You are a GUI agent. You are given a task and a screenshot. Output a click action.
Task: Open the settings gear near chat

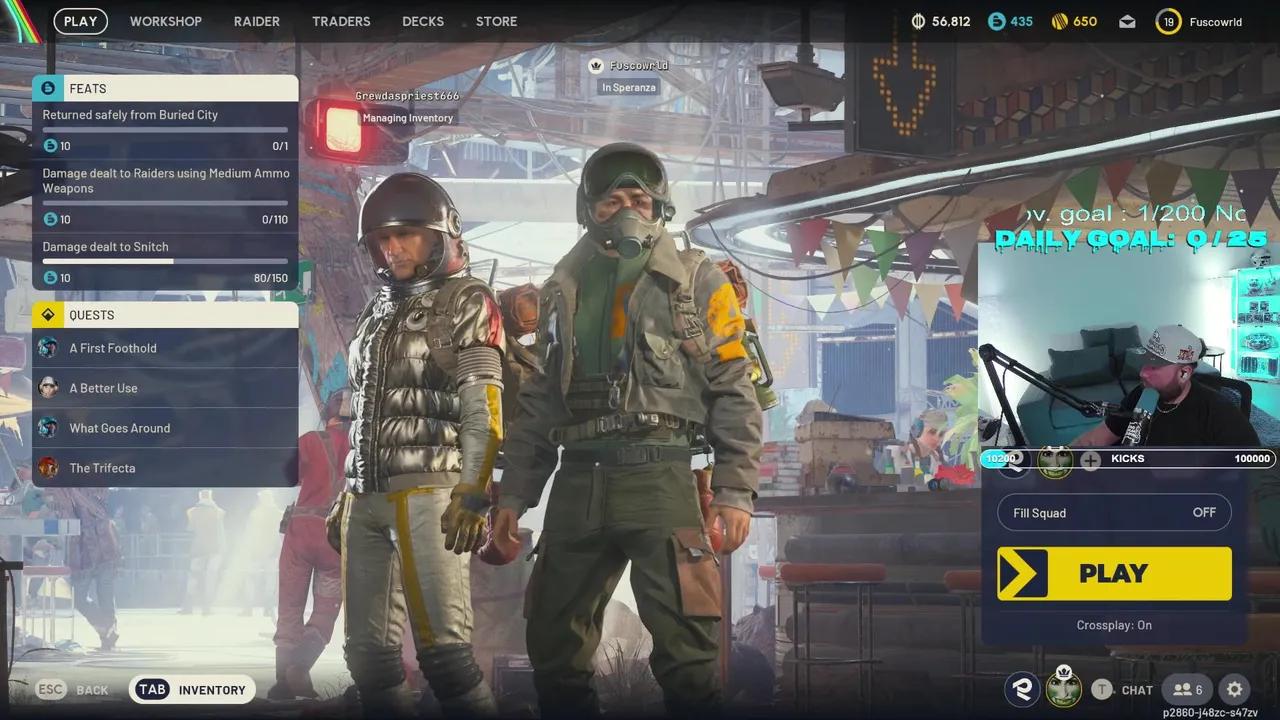point(1232,689)
